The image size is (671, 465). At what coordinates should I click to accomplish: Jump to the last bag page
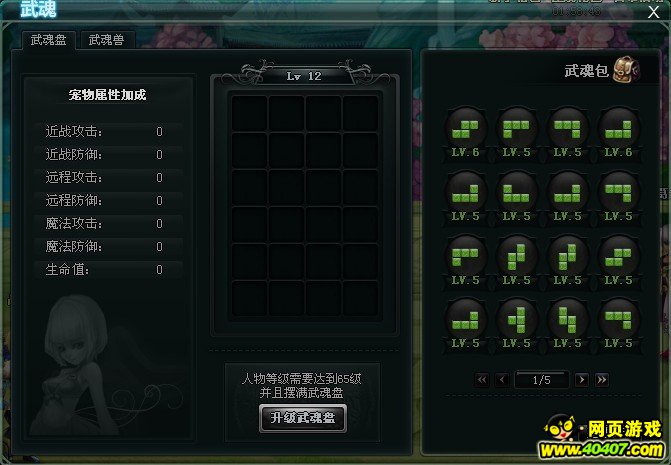(601, 380)
